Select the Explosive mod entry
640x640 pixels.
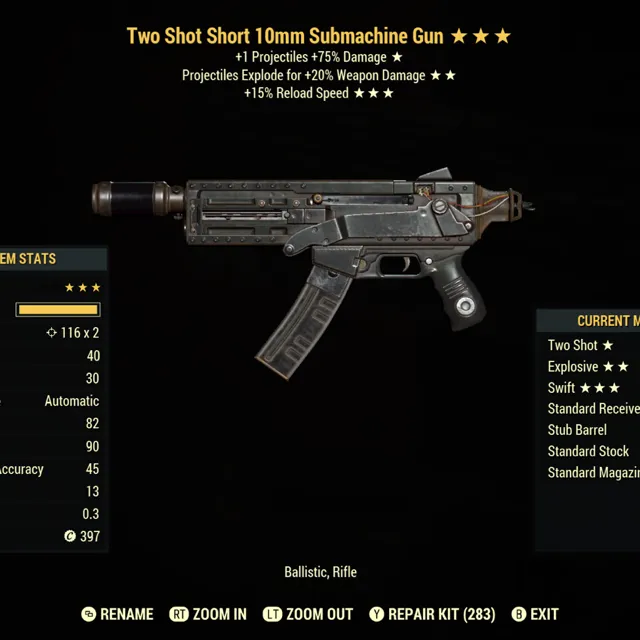pyautogui.click(x=588, y=367)
